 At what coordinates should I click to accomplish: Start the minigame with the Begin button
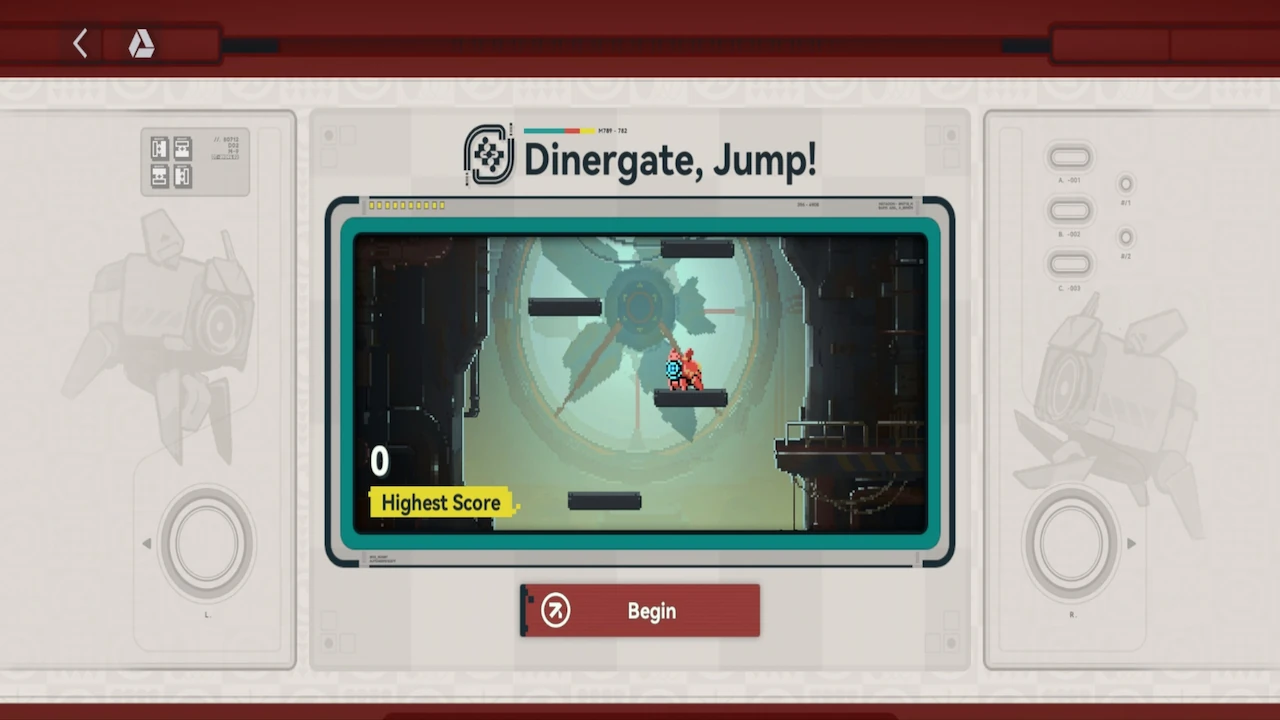pos(640,611)
